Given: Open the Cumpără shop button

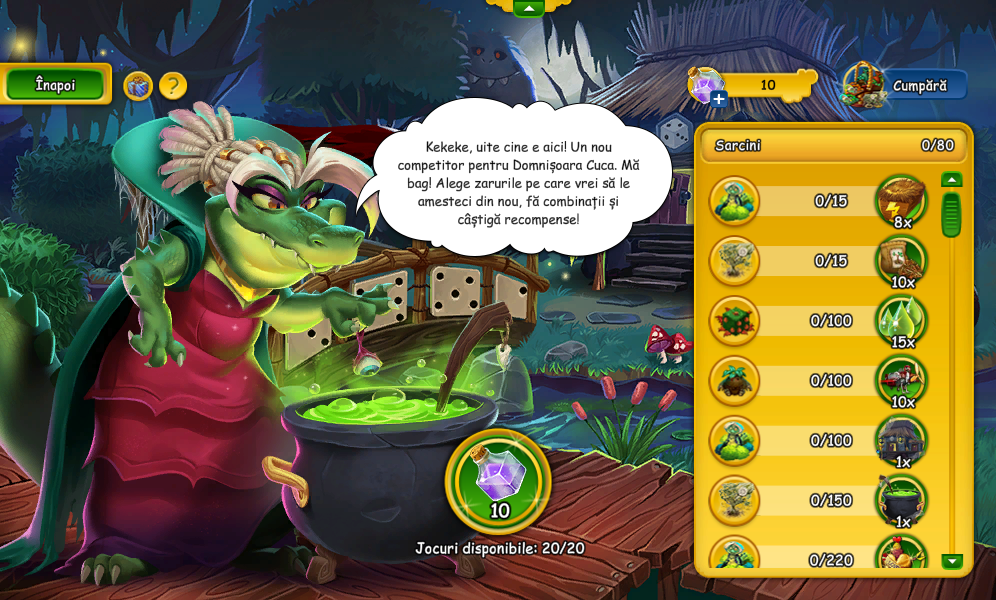Looking at the screenshot, I should pyautogui.click(x=905, y=86).
